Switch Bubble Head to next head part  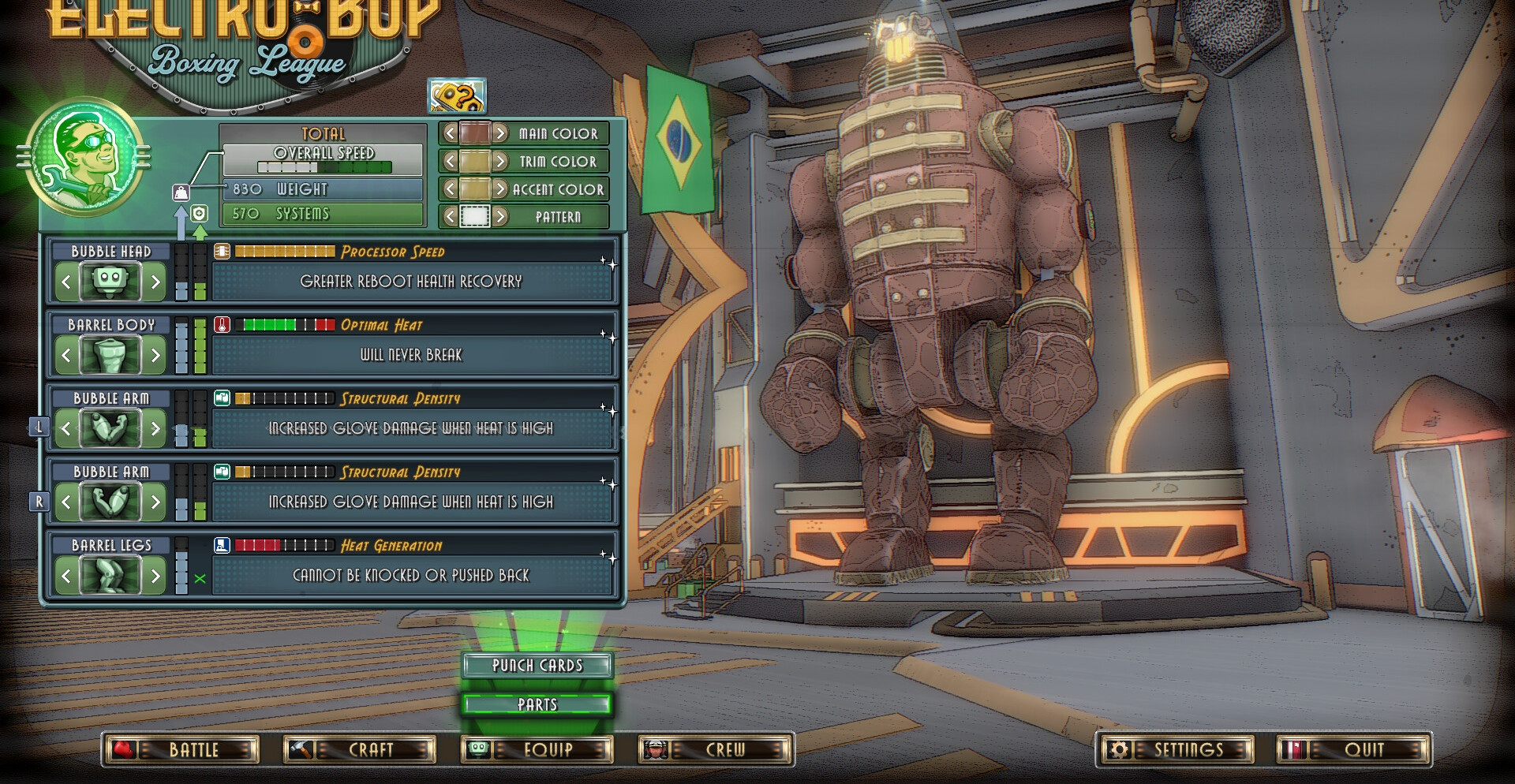tap(155, 282)
